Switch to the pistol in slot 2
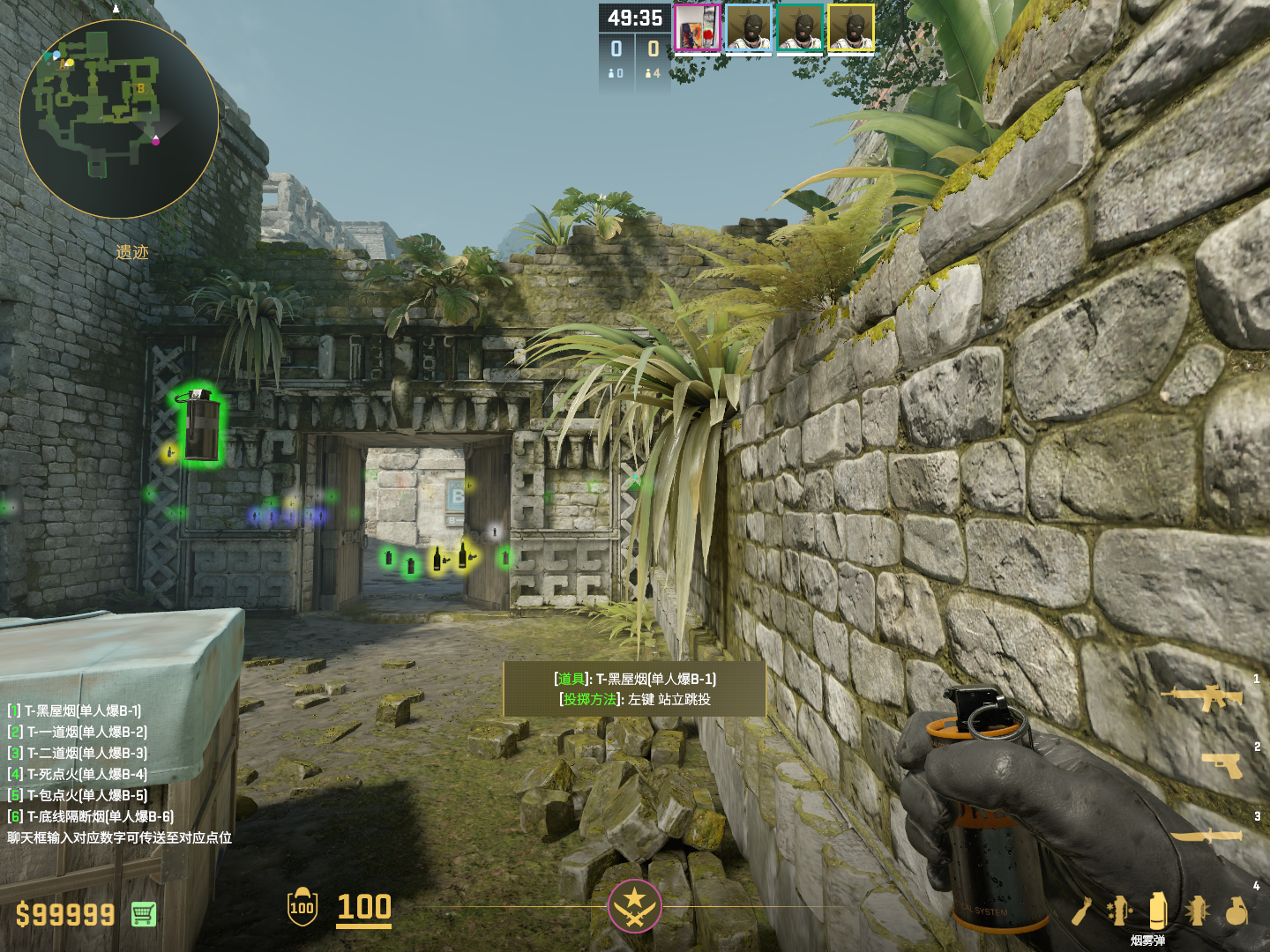Screen dimensions: 1270x952 1222,764
